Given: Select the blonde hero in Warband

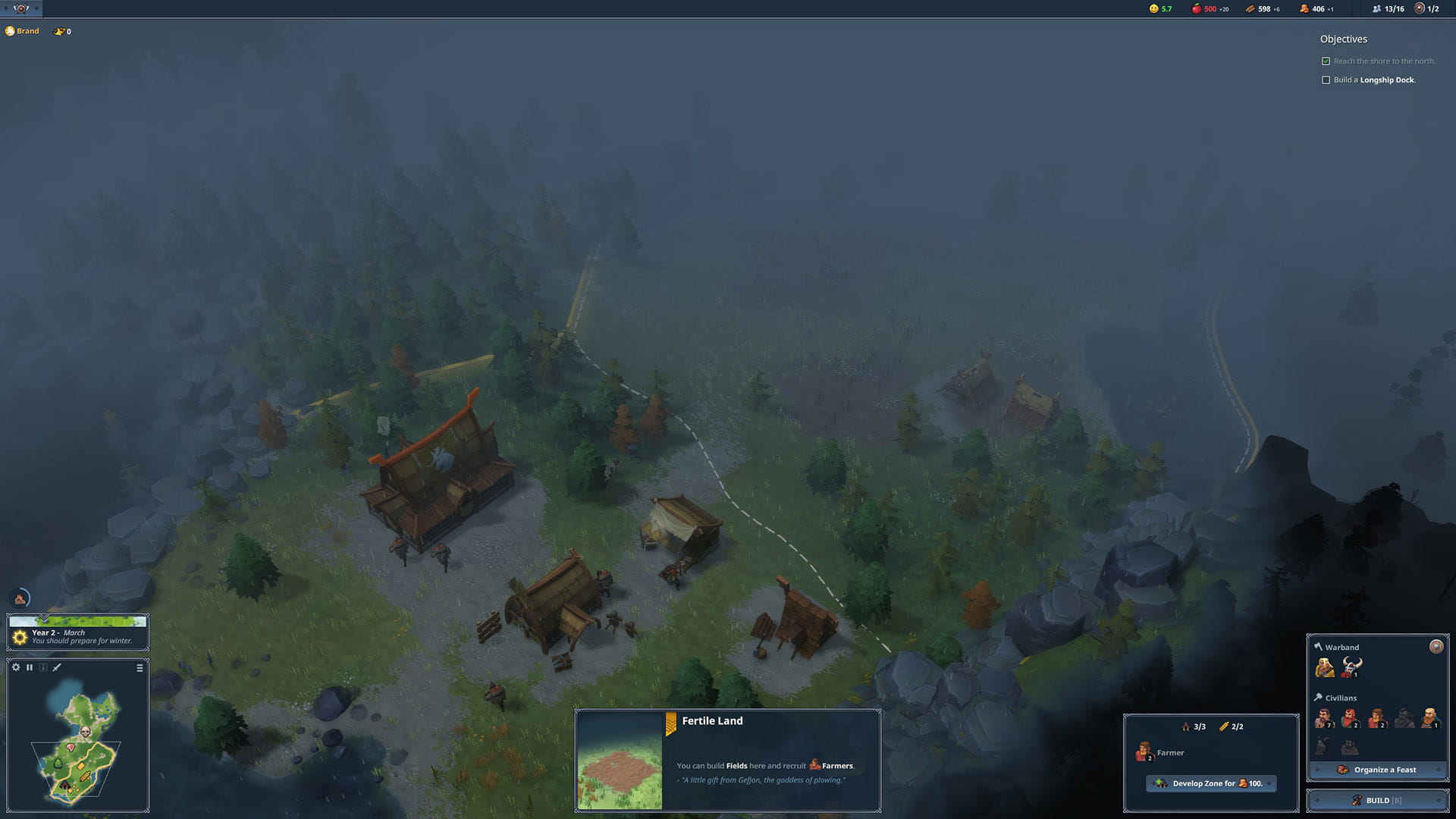Looking at the screenshot, I should tap(1325, 667).
